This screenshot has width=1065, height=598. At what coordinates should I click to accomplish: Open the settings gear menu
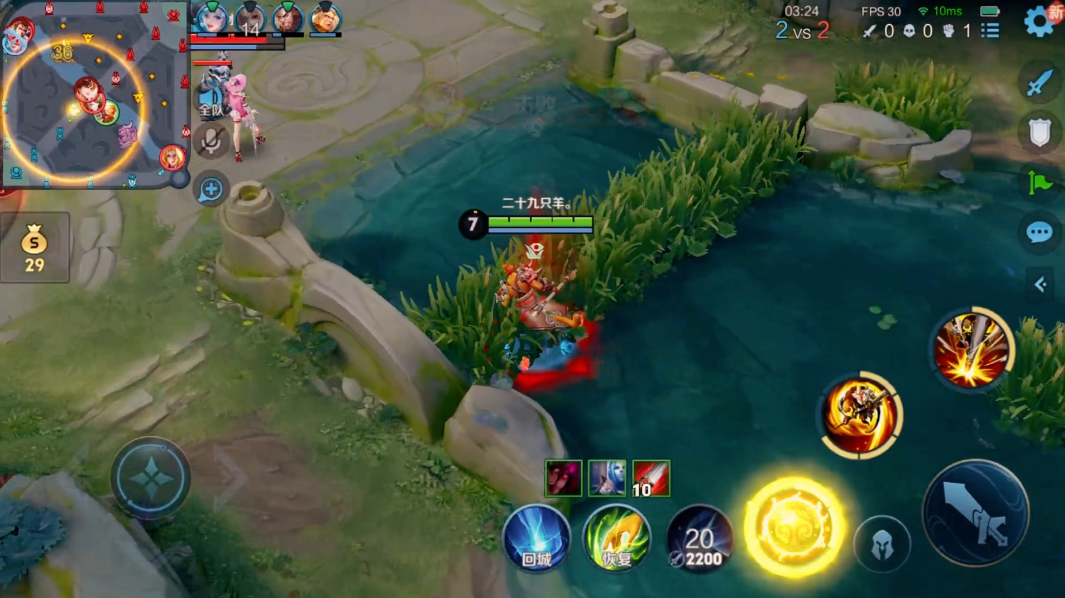coord(1039,21)
